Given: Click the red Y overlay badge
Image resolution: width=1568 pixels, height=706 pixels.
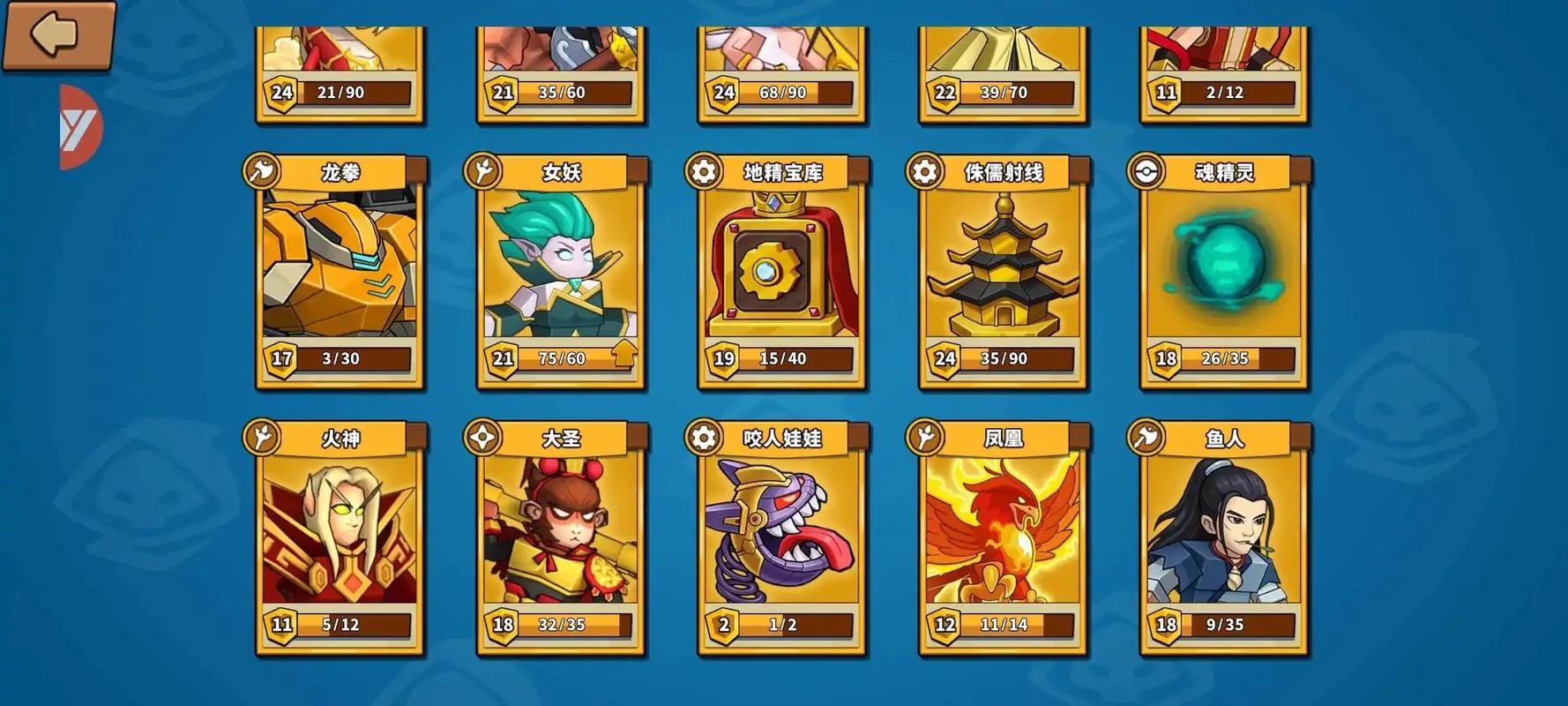Looking at the screenshot, I should click(79, 128).
